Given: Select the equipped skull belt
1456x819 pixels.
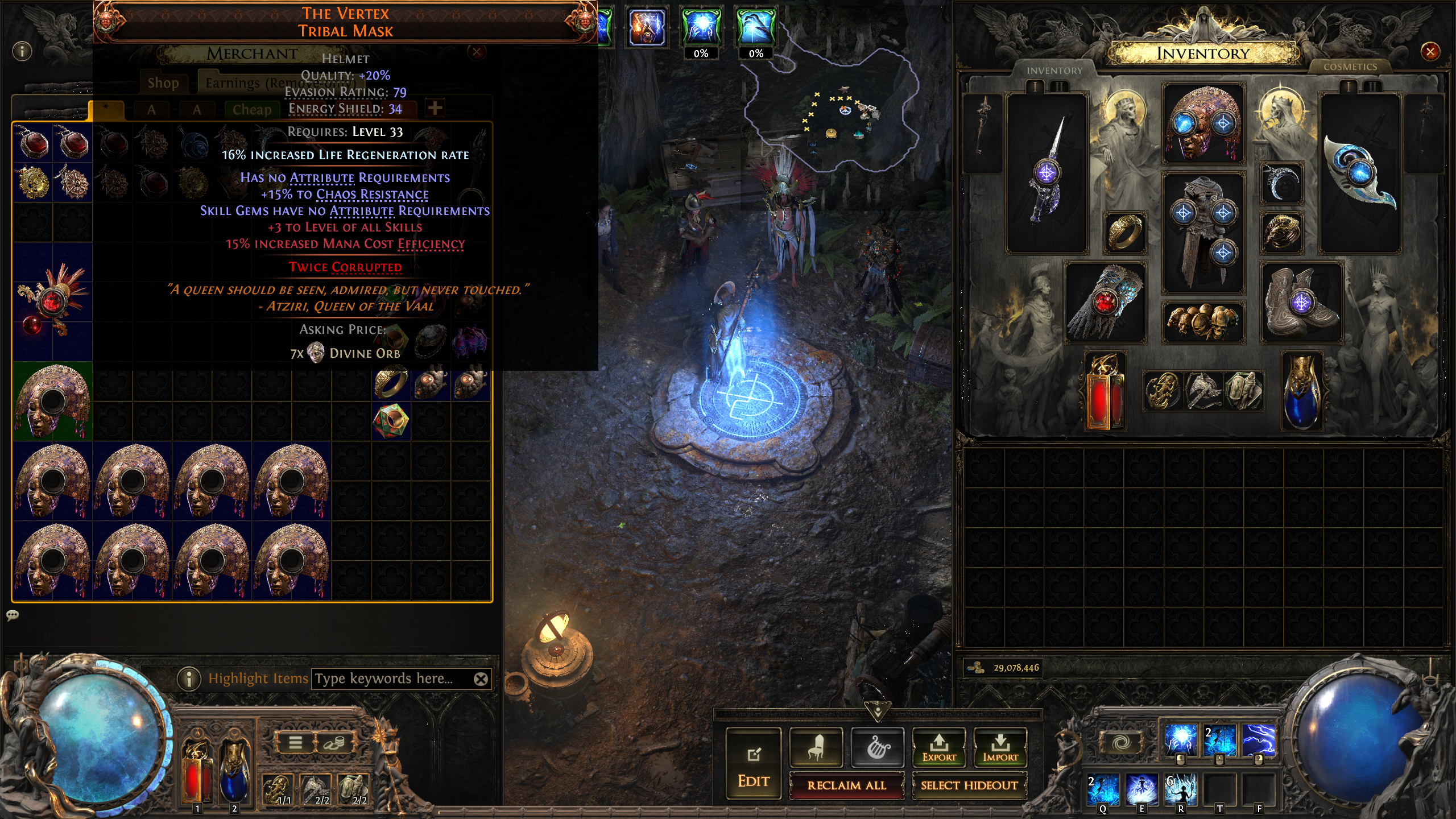Looking at the screenshot, I should [1203, 321].
